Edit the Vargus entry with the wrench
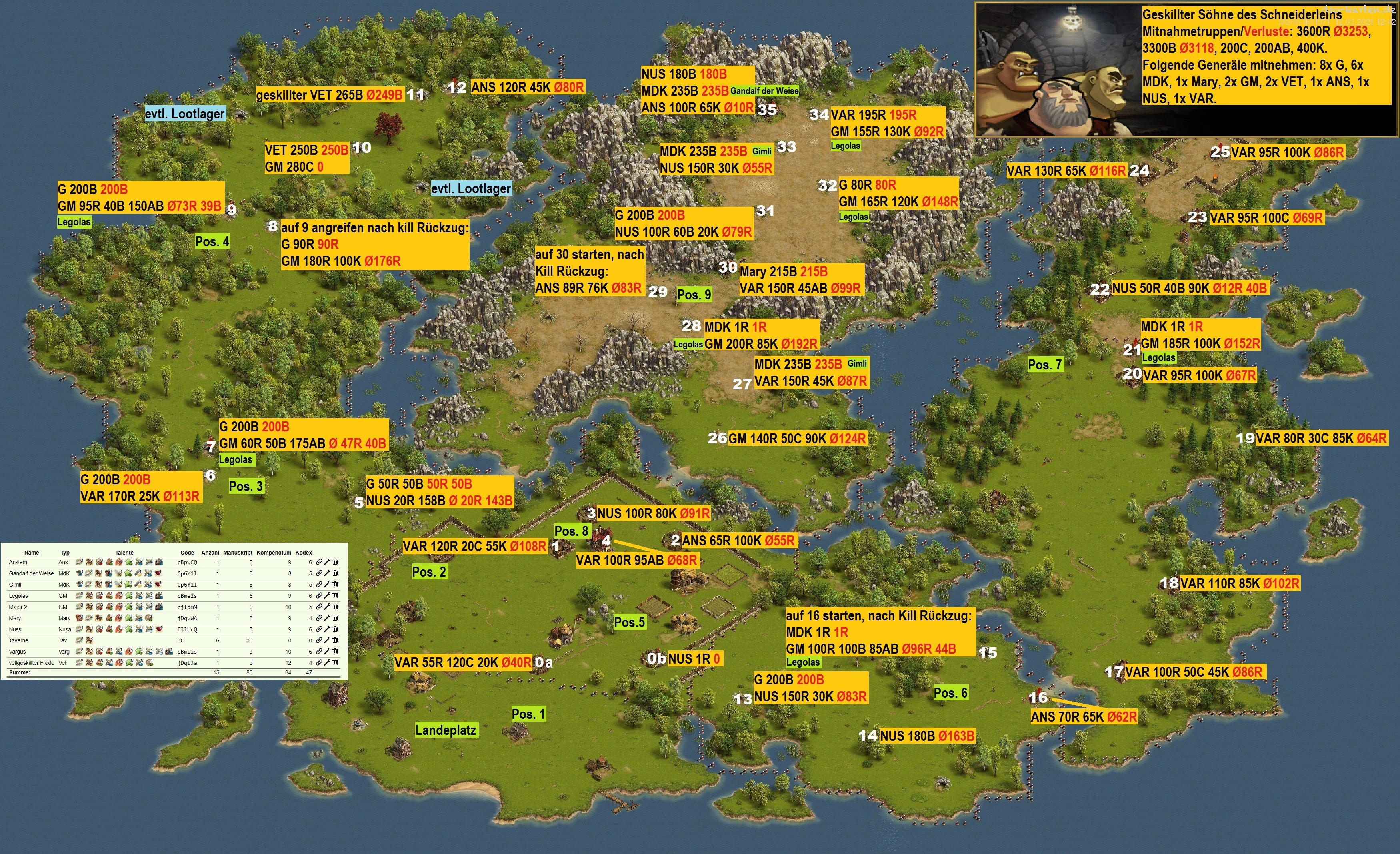This screenshot has height=854, width=1400. pyautogui.click(x=327, y=652)
